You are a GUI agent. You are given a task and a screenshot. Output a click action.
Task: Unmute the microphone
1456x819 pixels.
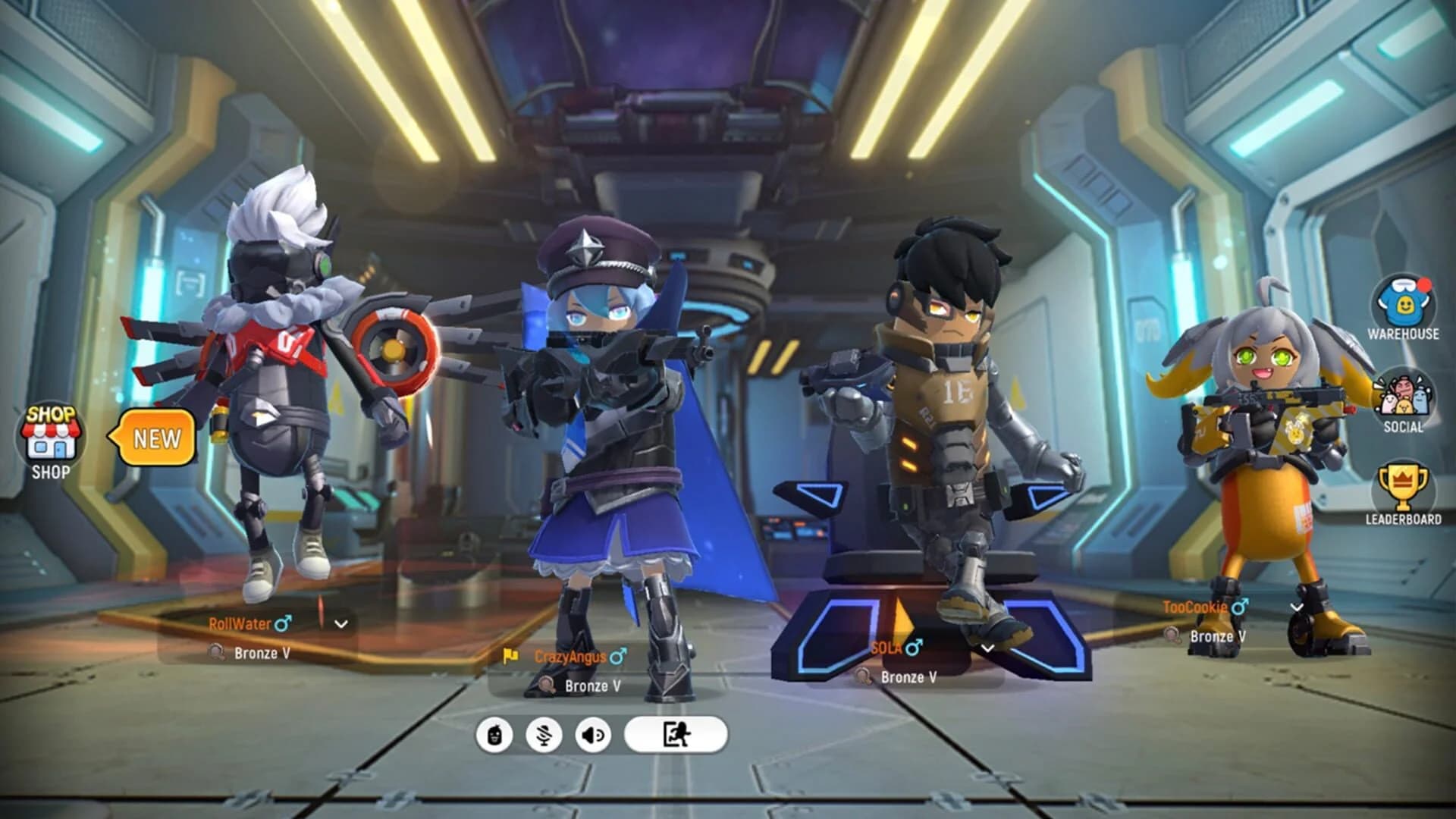[544, 733]
